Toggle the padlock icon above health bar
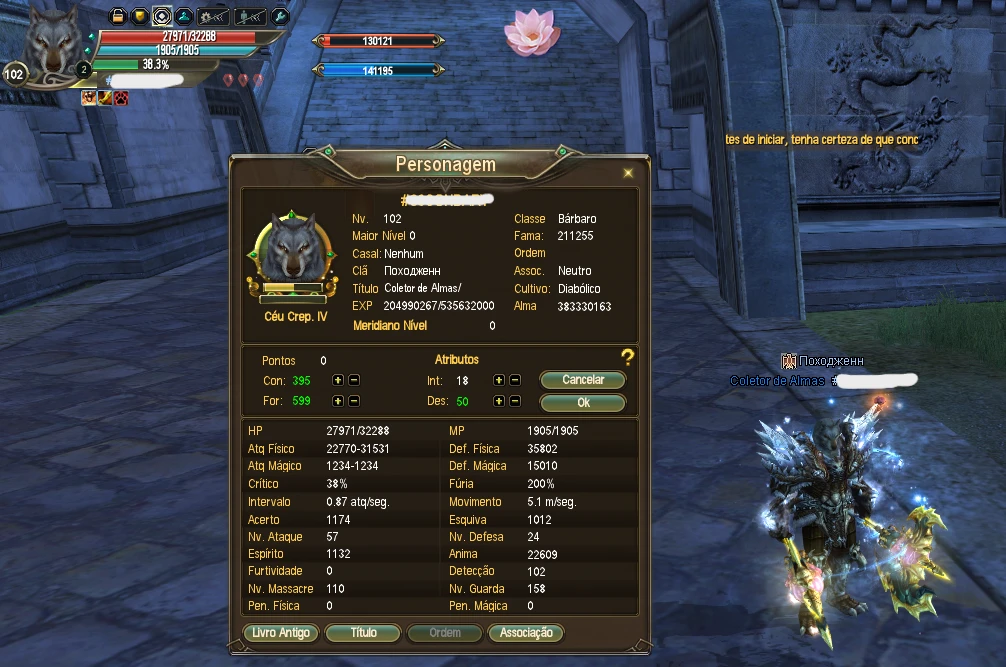 (x=117, y=16)
